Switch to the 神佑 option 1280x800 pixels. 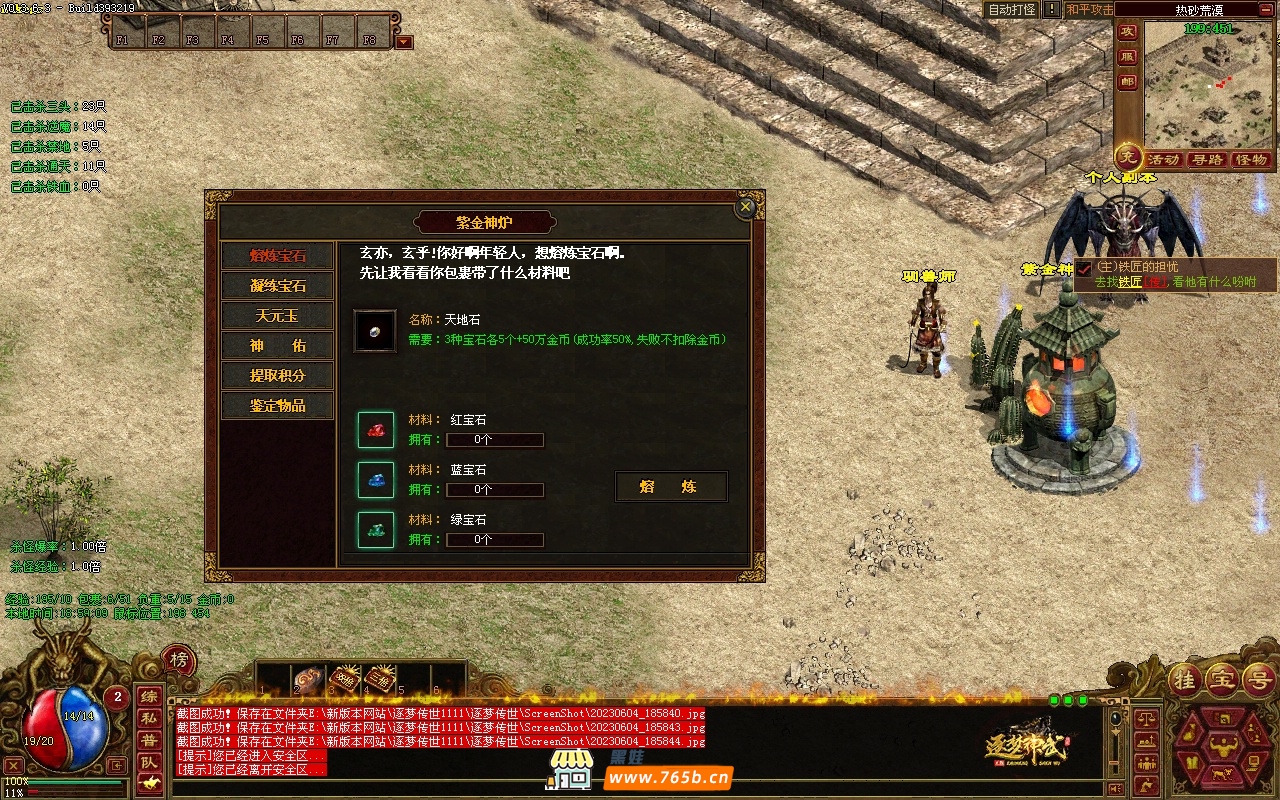tap(278, 346)
